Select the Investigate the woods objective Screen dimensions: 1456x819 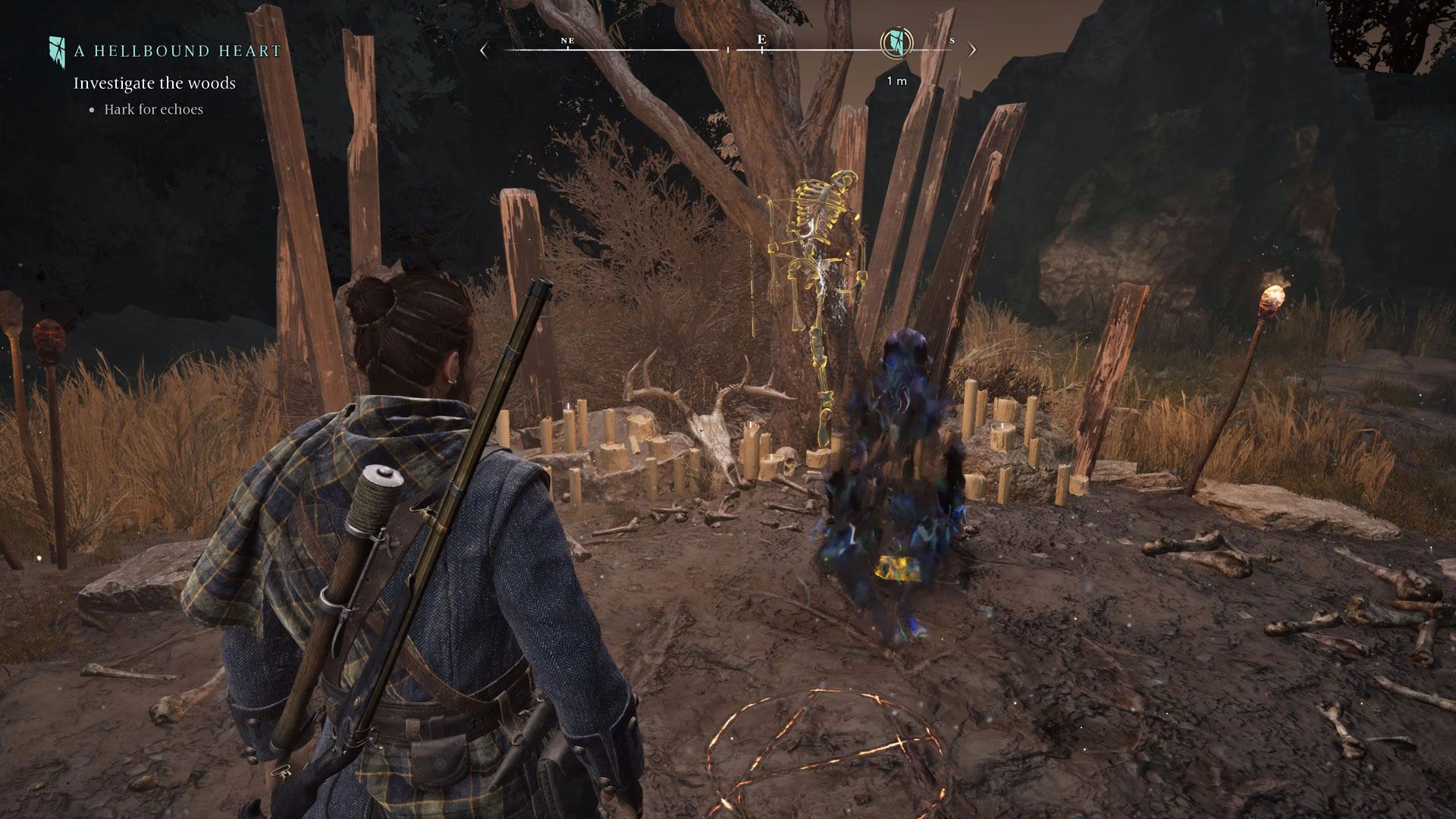coord(155,83)
